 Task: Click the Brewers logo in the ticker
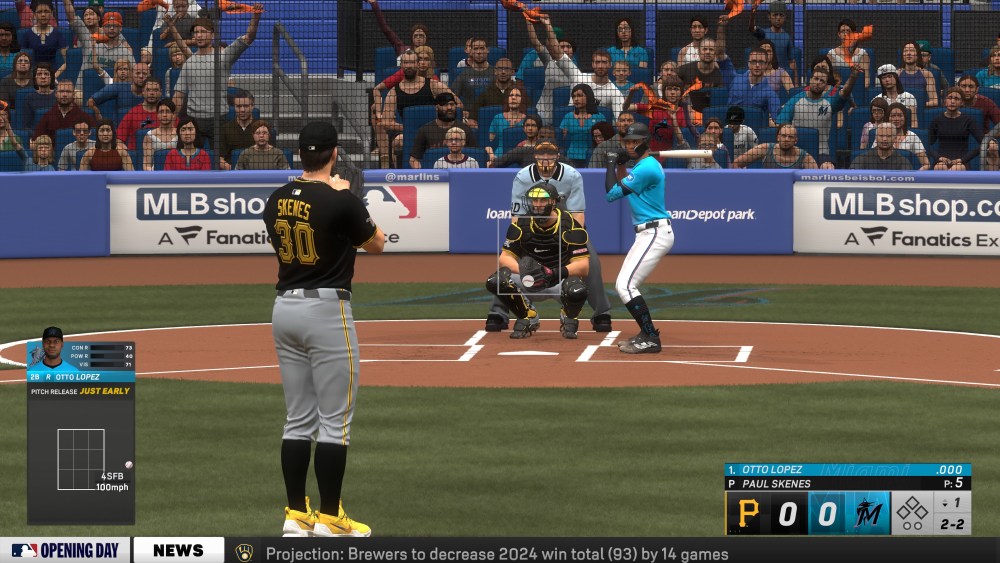(244, 552)
